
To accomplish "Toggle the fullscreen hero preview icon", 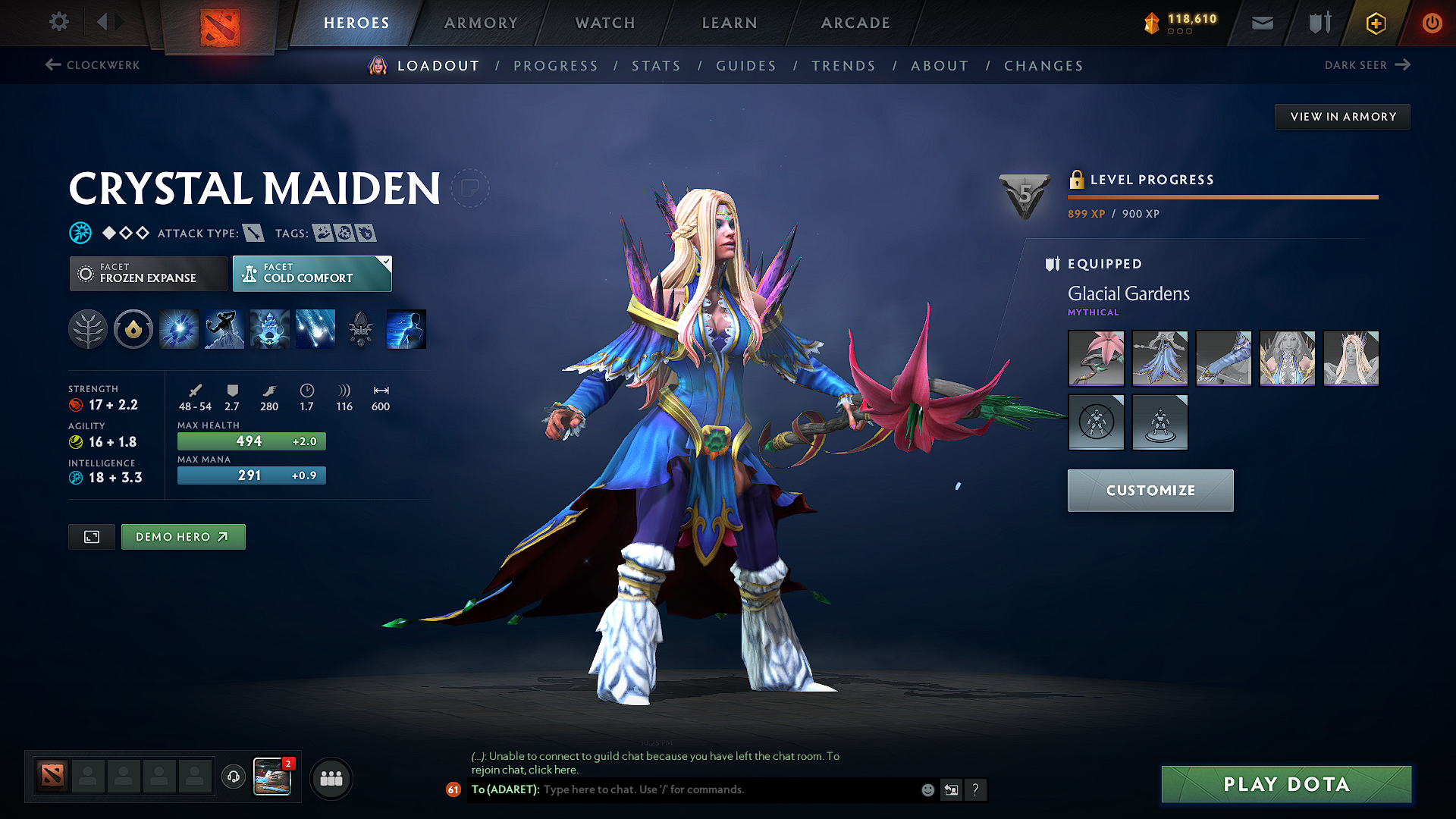I will click(x=91, y=537).
